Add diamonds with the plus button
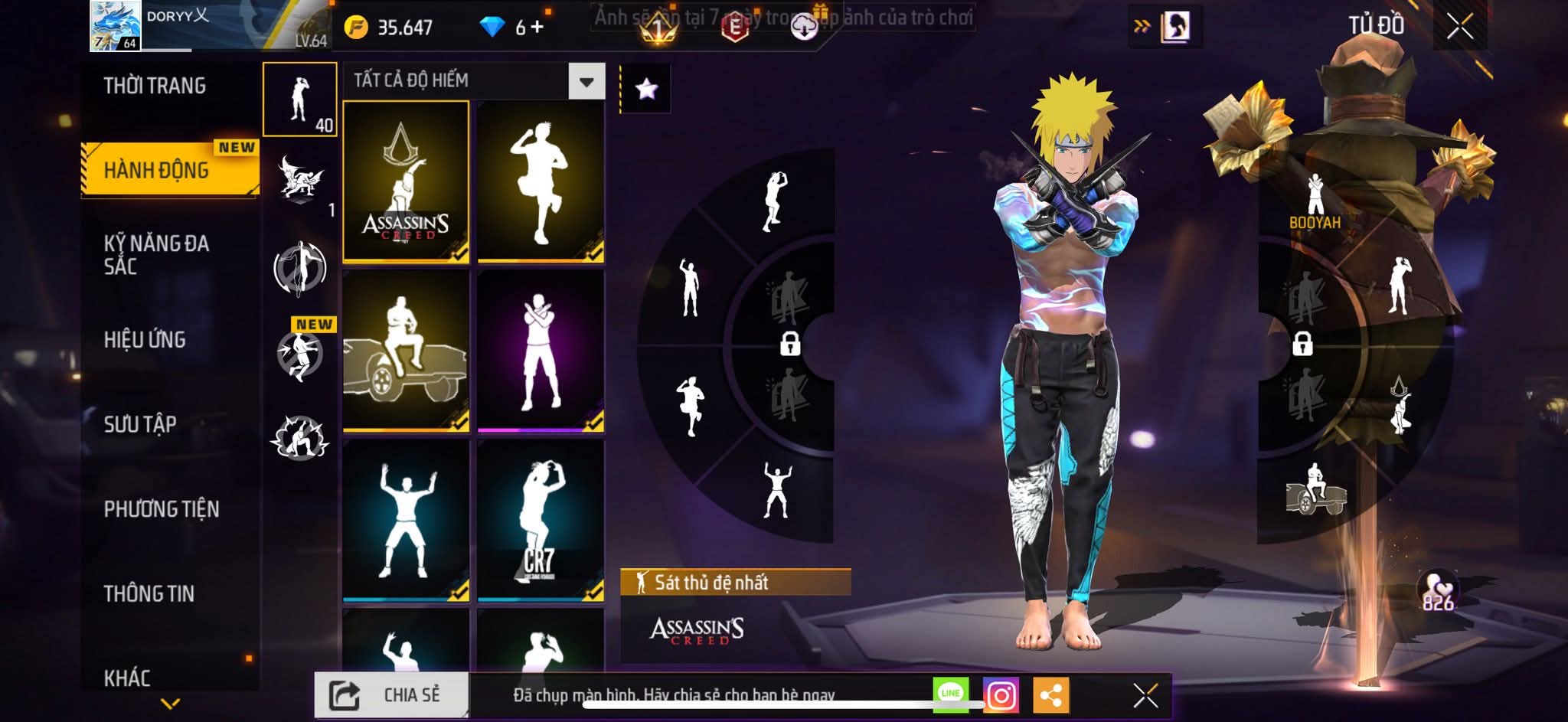 coord(537,28)
